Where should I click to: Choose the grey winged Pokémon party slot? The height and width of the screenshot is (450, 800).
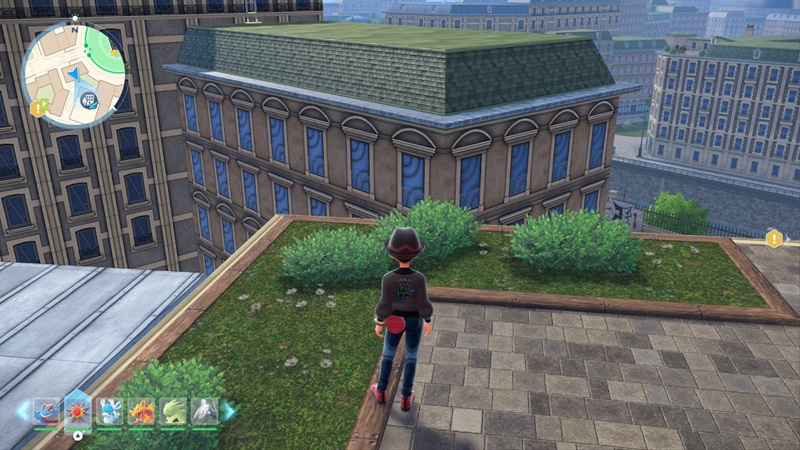(x=203, y=411)
